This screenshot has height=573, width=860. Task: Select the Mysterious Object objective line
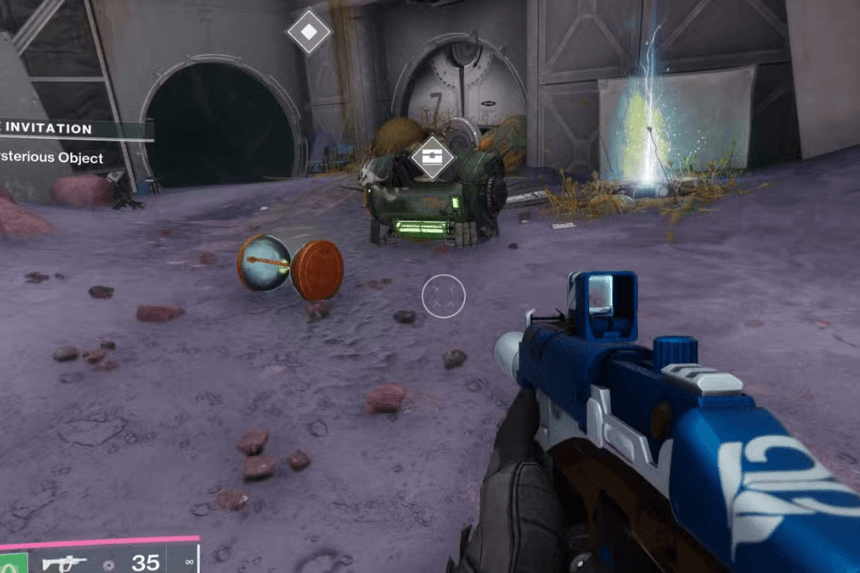pyautogui.click(x=55, y=157)
